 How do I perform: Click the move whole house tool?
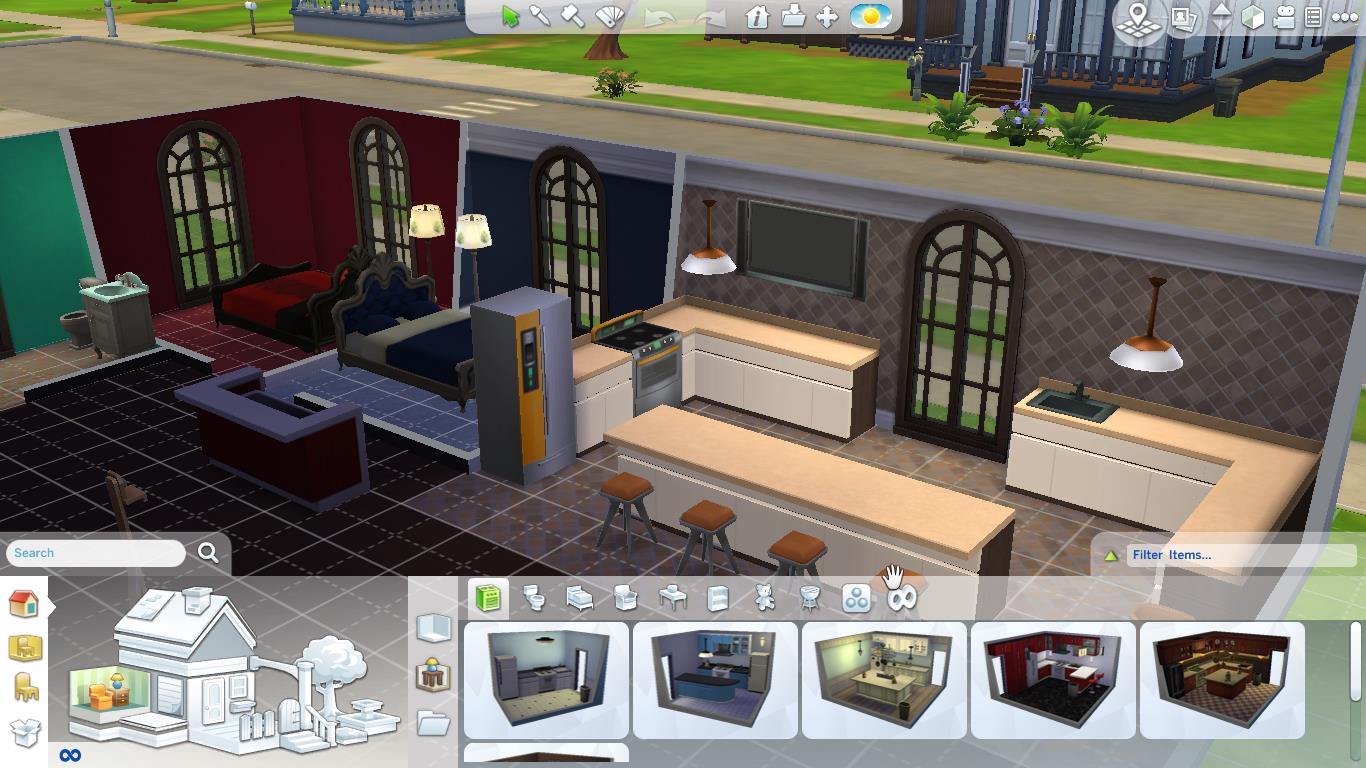(825, 15)
